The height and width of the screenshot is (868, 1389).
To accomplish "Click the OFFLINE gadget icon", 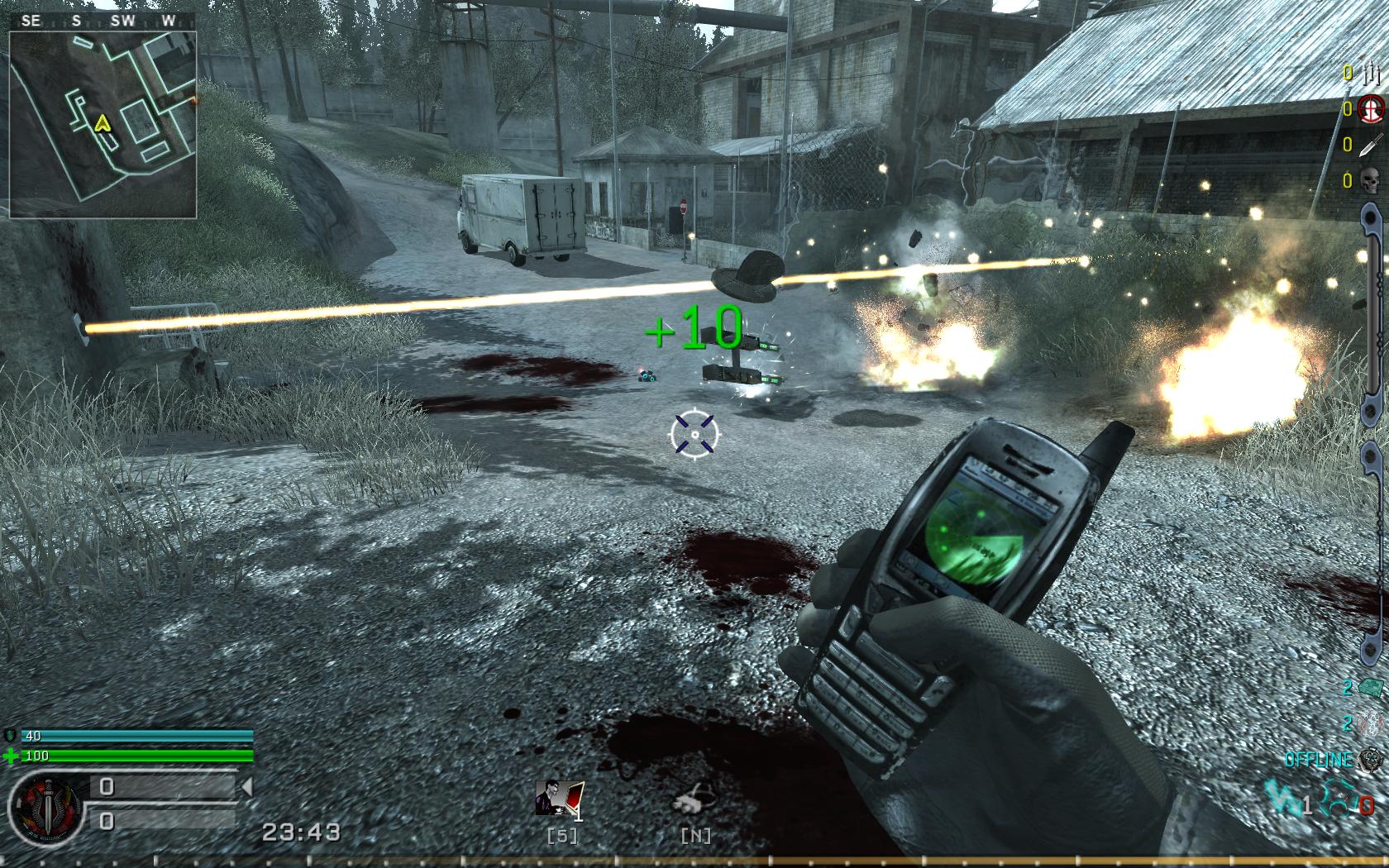I will pyautogui.click(x=1372, y=759).
